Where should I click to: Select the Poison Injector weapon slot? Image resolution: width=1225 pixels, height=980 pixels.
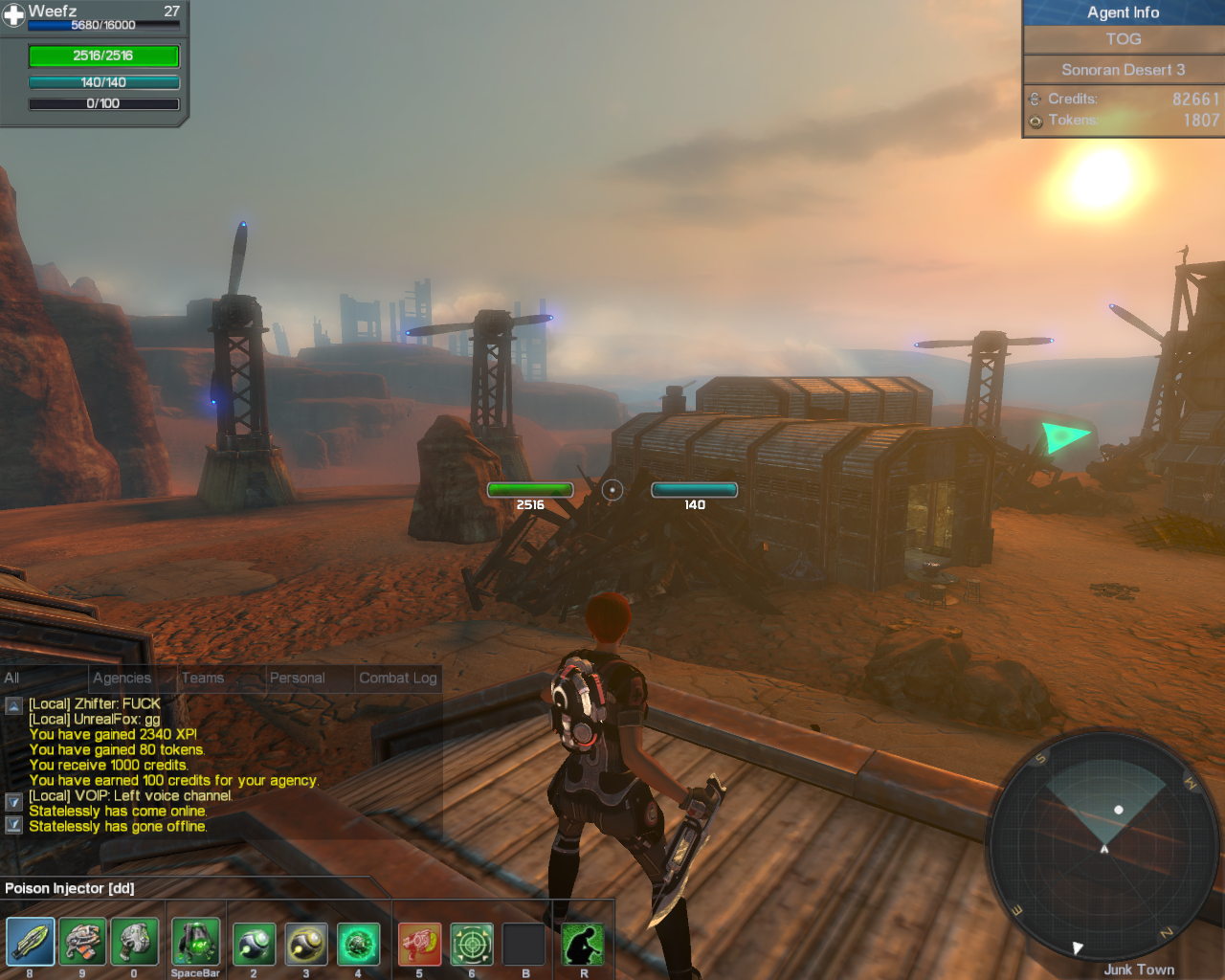click(x=30, y=943)
